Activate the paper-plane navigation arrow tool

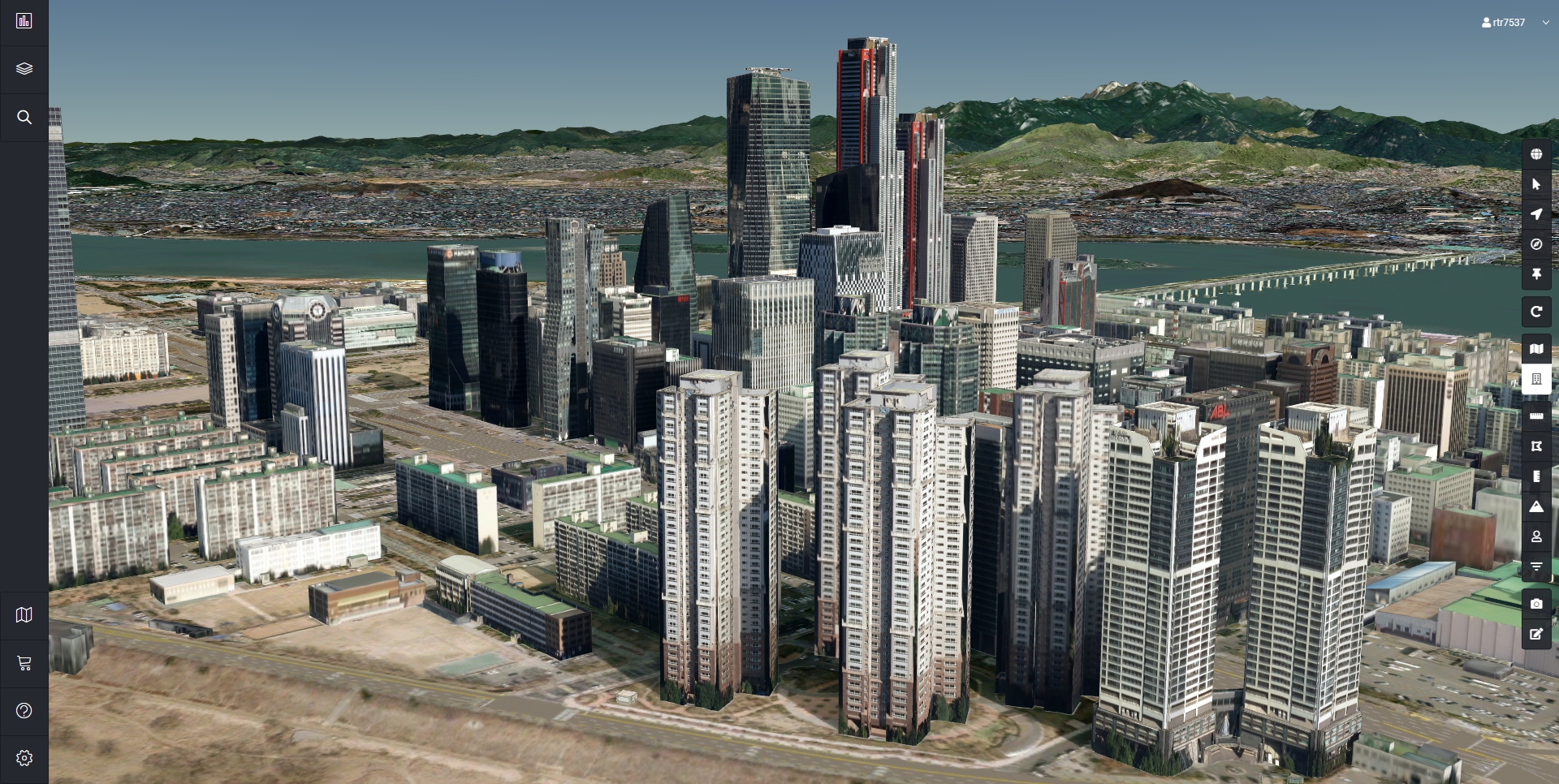tap(1536, 214)
